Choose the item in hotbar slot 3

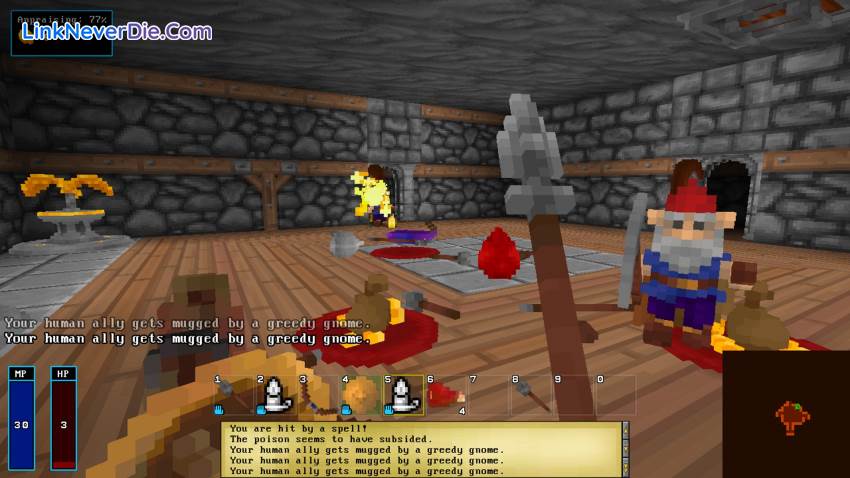(x=318, y=396)
